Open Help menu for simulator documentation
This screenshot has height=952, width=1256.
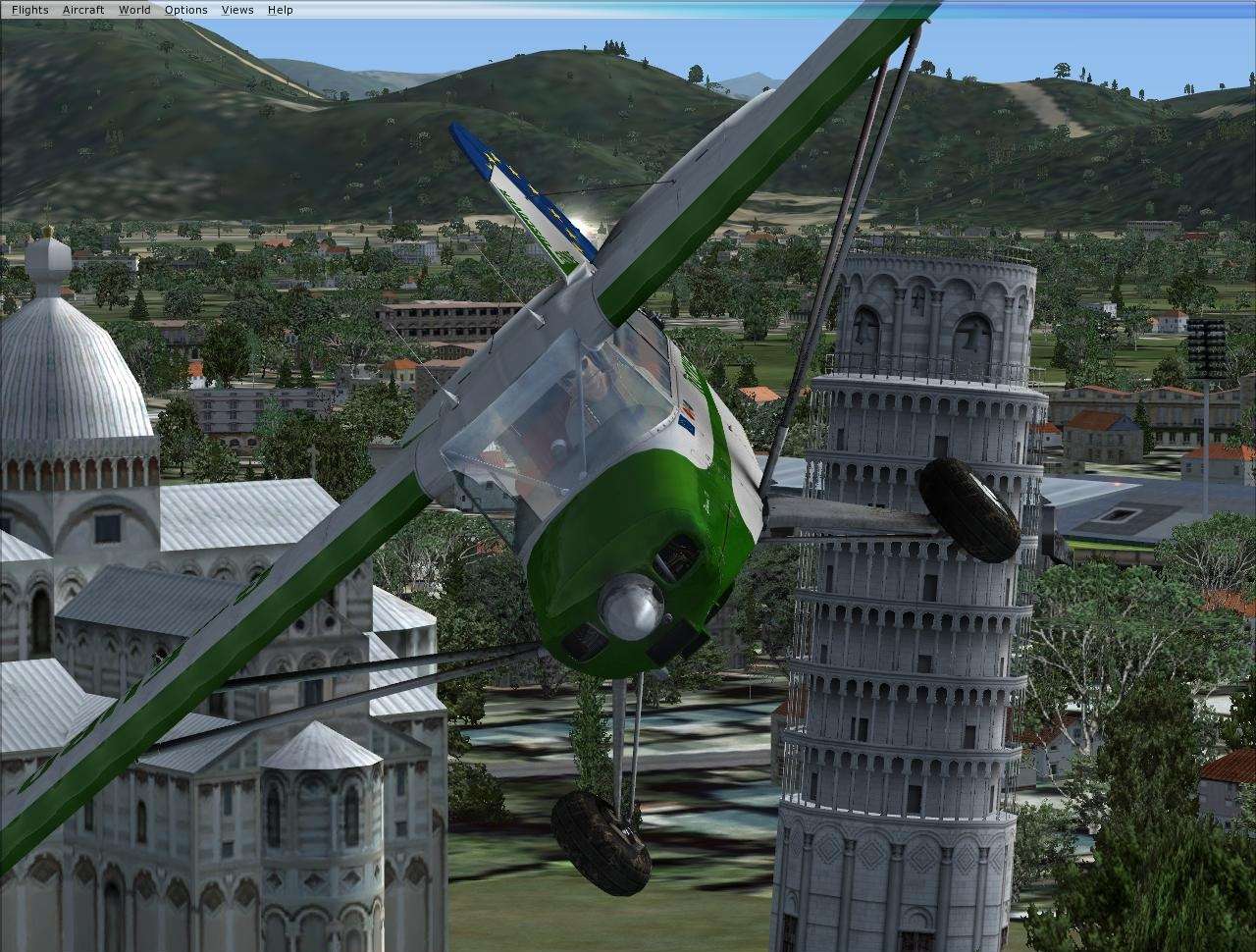tap(280, 9)
